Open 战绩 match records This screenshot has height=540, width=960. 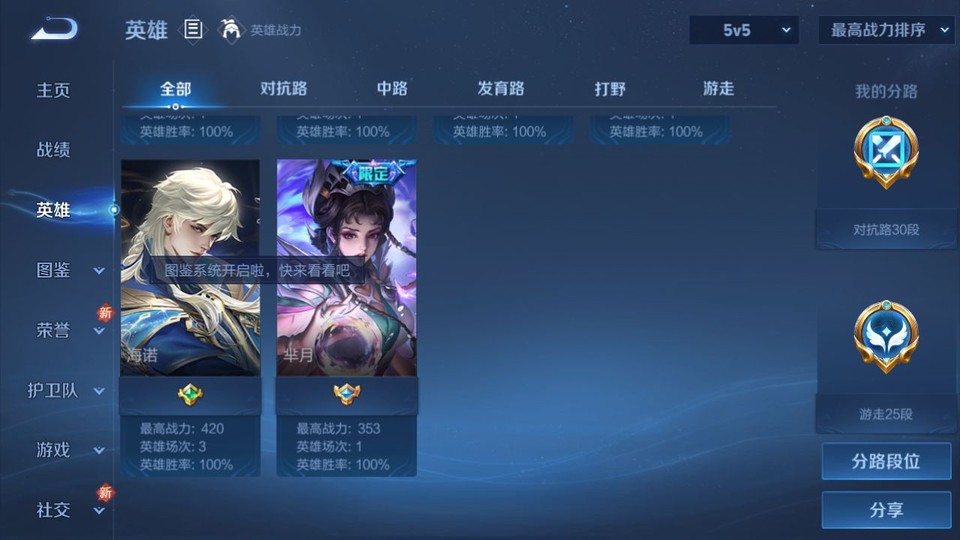tap(54, 150)
